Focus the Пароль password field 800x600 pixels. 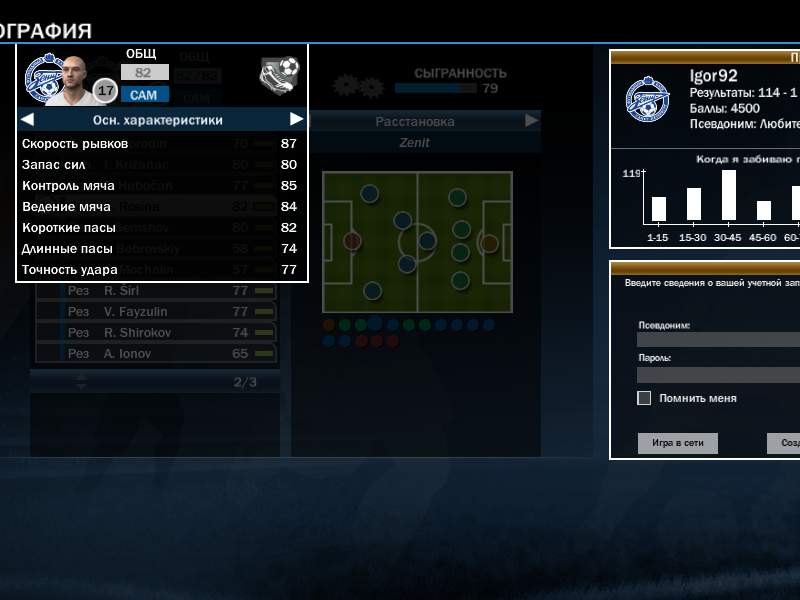718,375
